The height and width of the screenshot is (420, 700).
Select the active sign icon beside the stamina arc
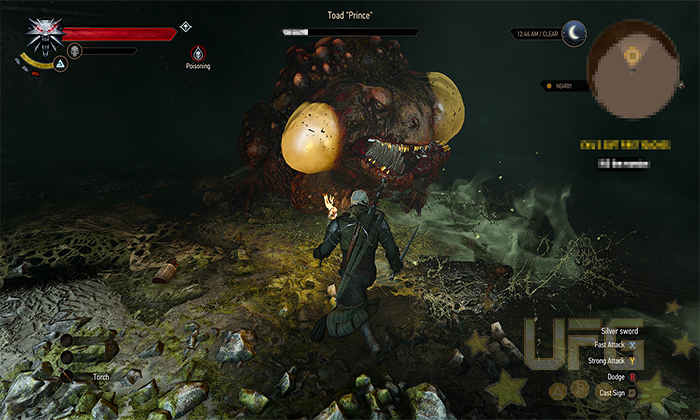(x=60, y=63)
